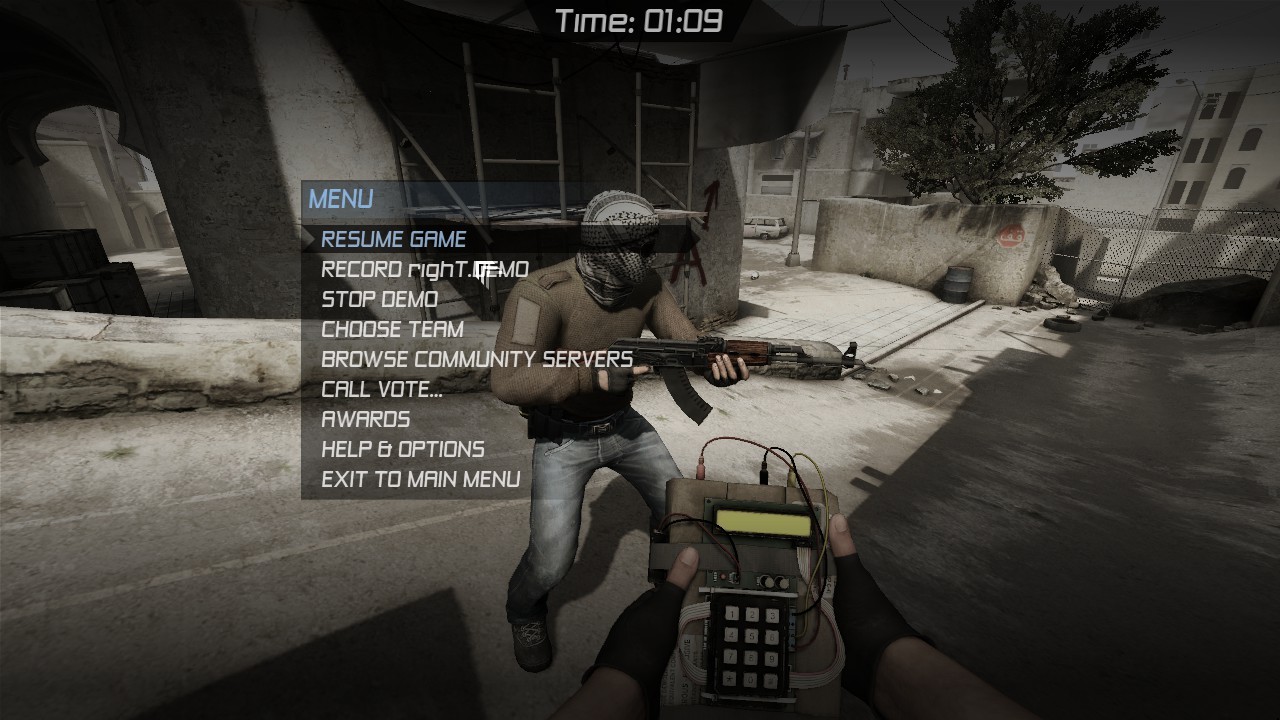
Task: Open the Choose Team screen
Action: pos(392,329)
